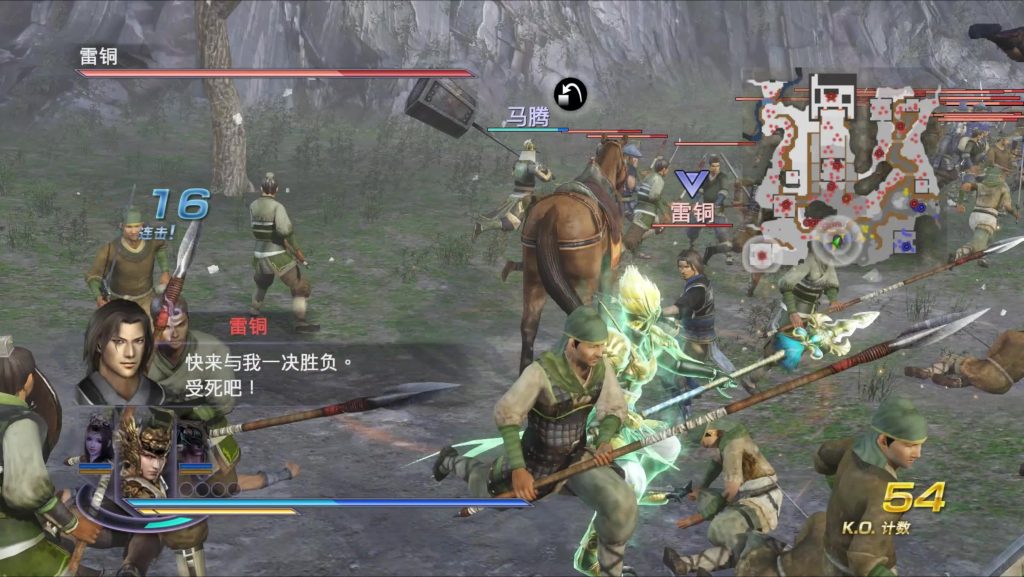Open the battlefield minimap

(848, 165)
